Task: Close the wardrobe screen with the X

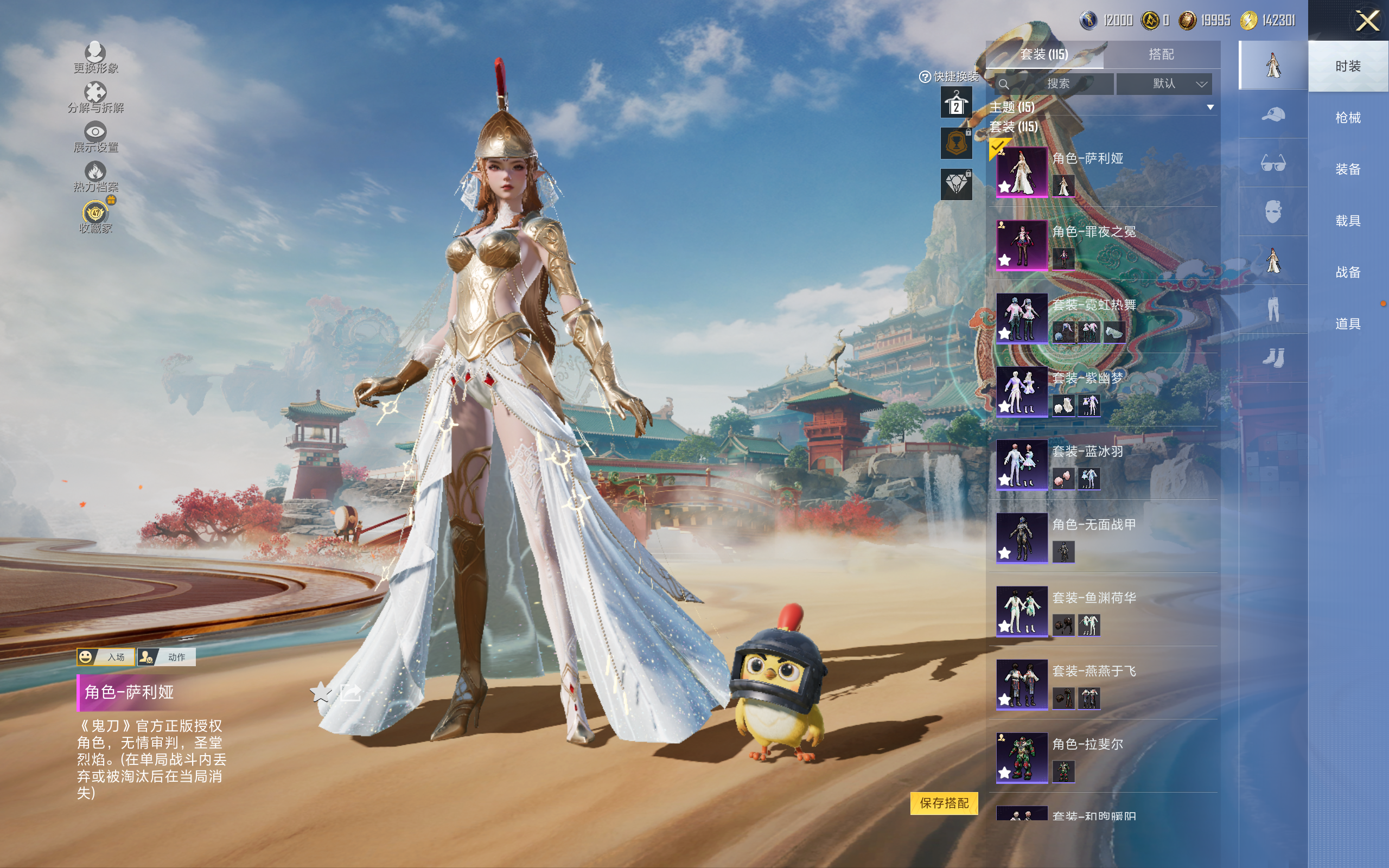Action: [x=1367, y=22]
